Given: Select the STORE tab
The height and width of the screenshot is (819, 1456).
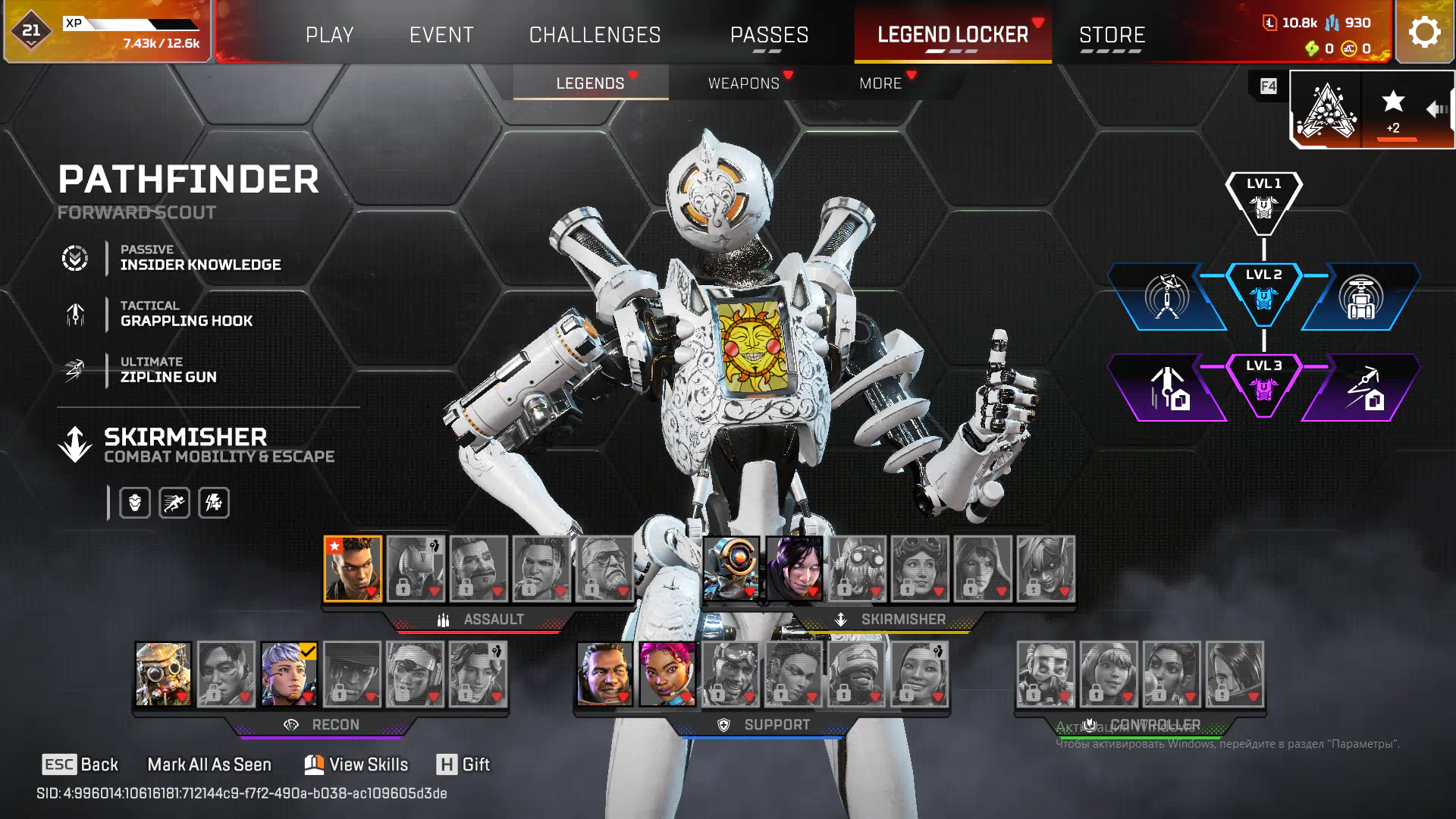Looking at the screenshot, I should [x=1112, y=35].
